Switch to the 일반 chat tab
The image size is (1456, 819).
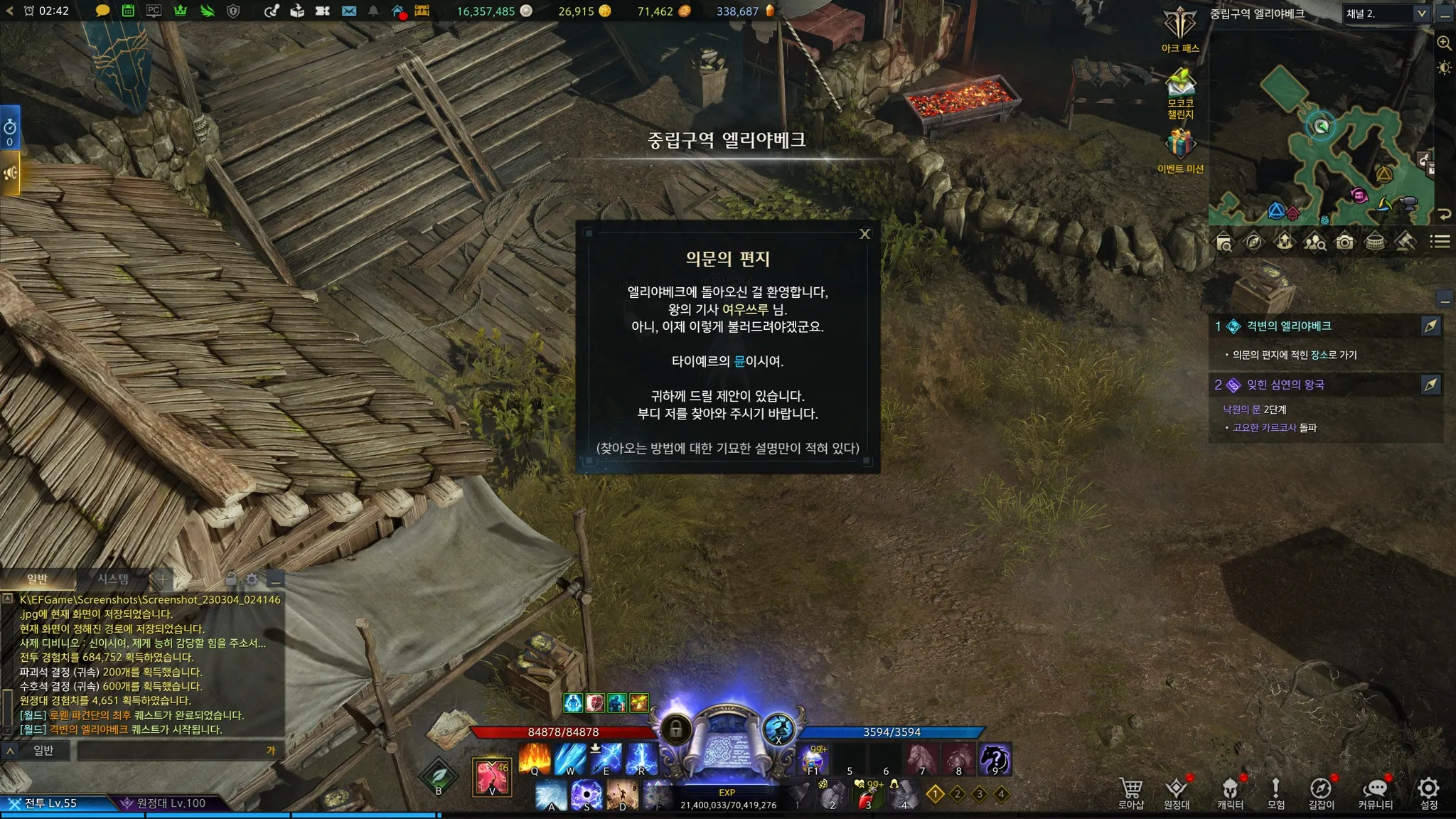tap(37, 579)
